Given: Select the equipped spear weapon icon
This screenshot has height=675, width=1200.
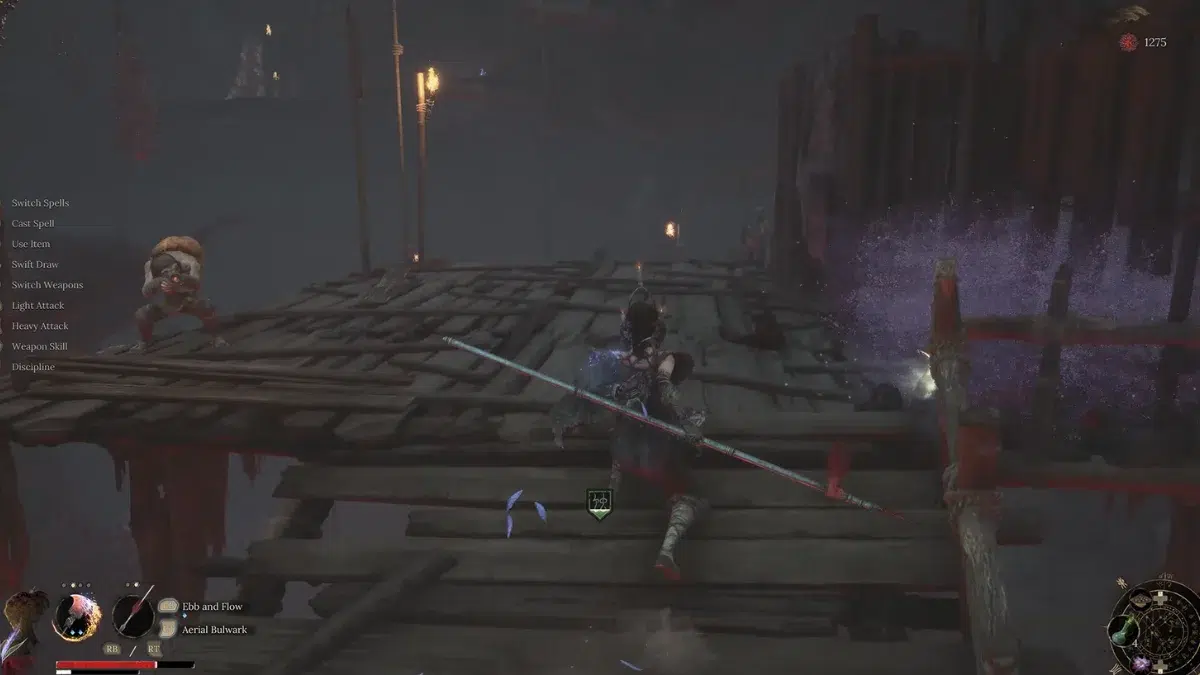Looking at the screenshot, I should point(133,616).
